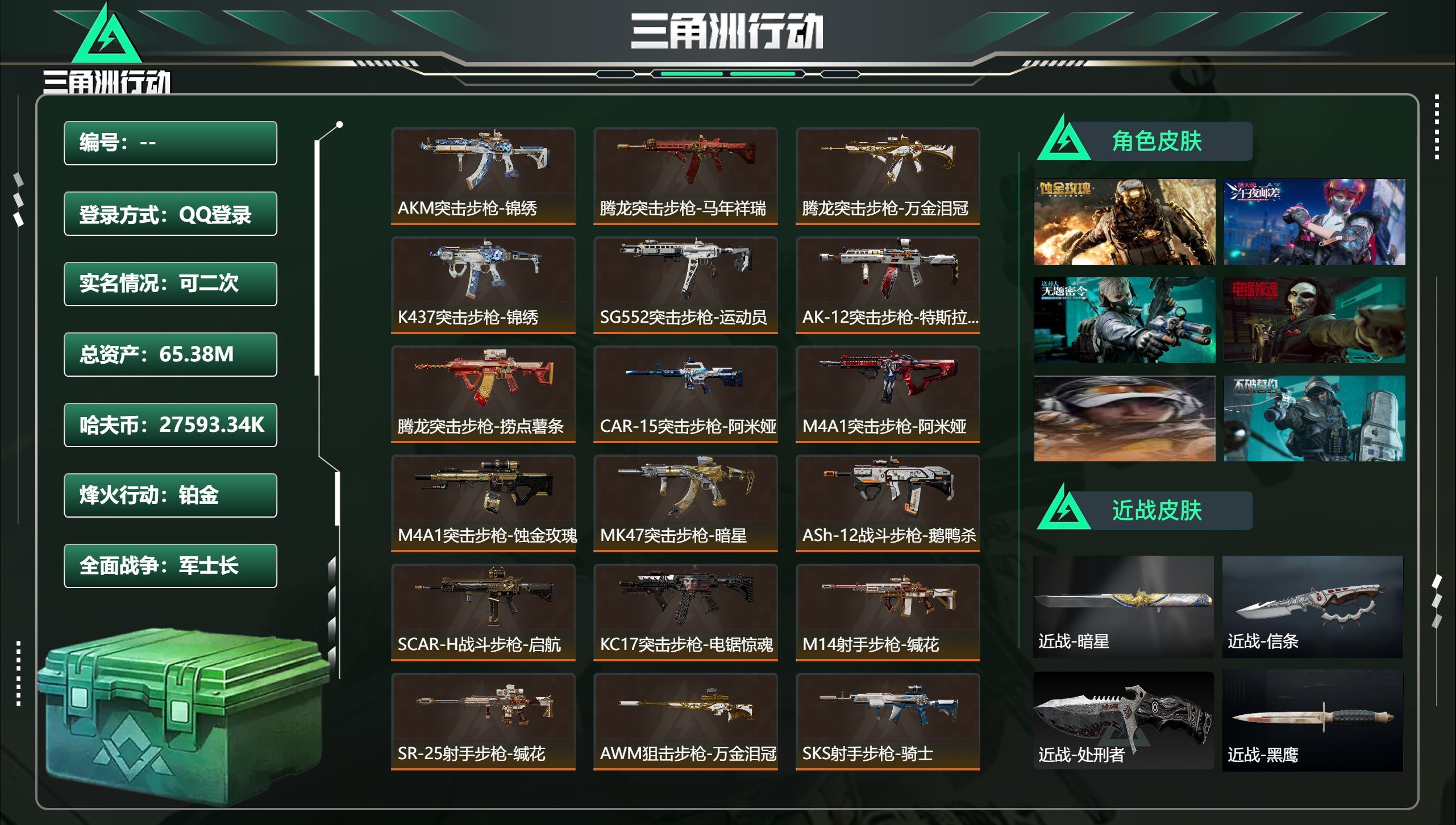Click the AWM狙击步枪-万金泪冠 skin tile
1456x825 pixels.
click(685, 721)
